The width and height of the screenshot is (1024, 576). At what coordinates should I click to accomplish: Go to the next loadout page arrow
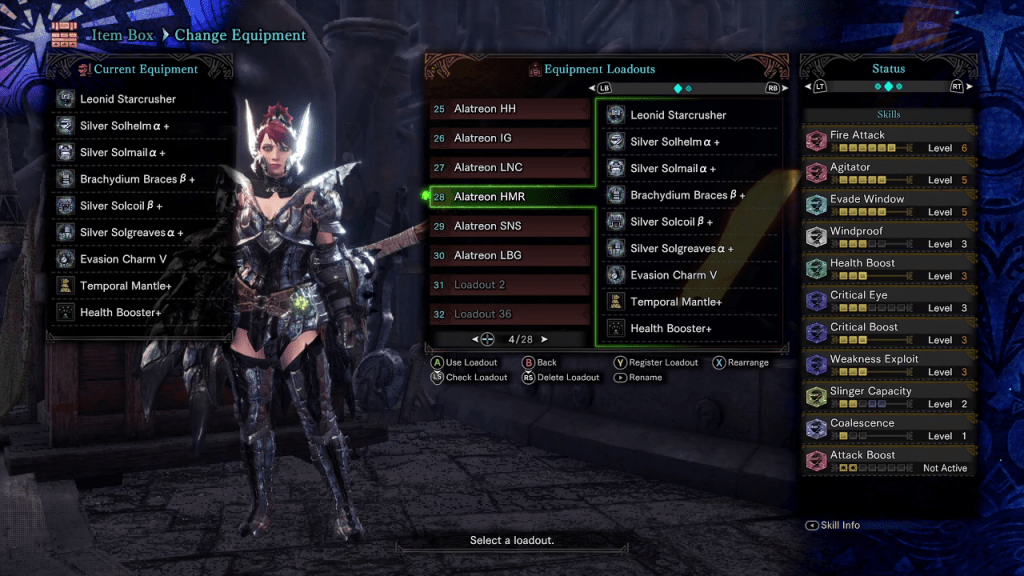point(545,340)
